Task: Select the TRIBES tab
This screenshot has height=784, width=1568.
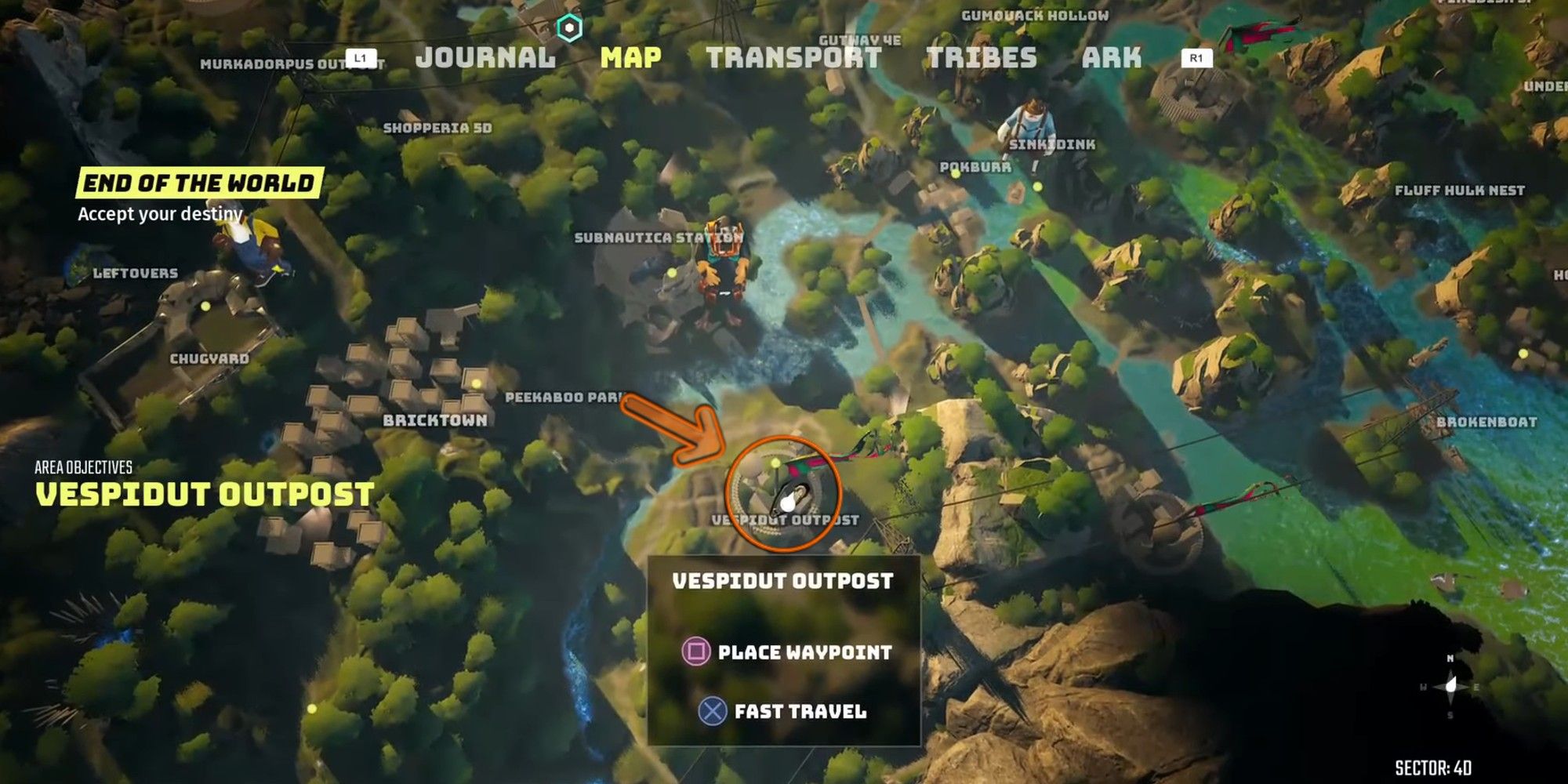Action: (x=981, y=56)
